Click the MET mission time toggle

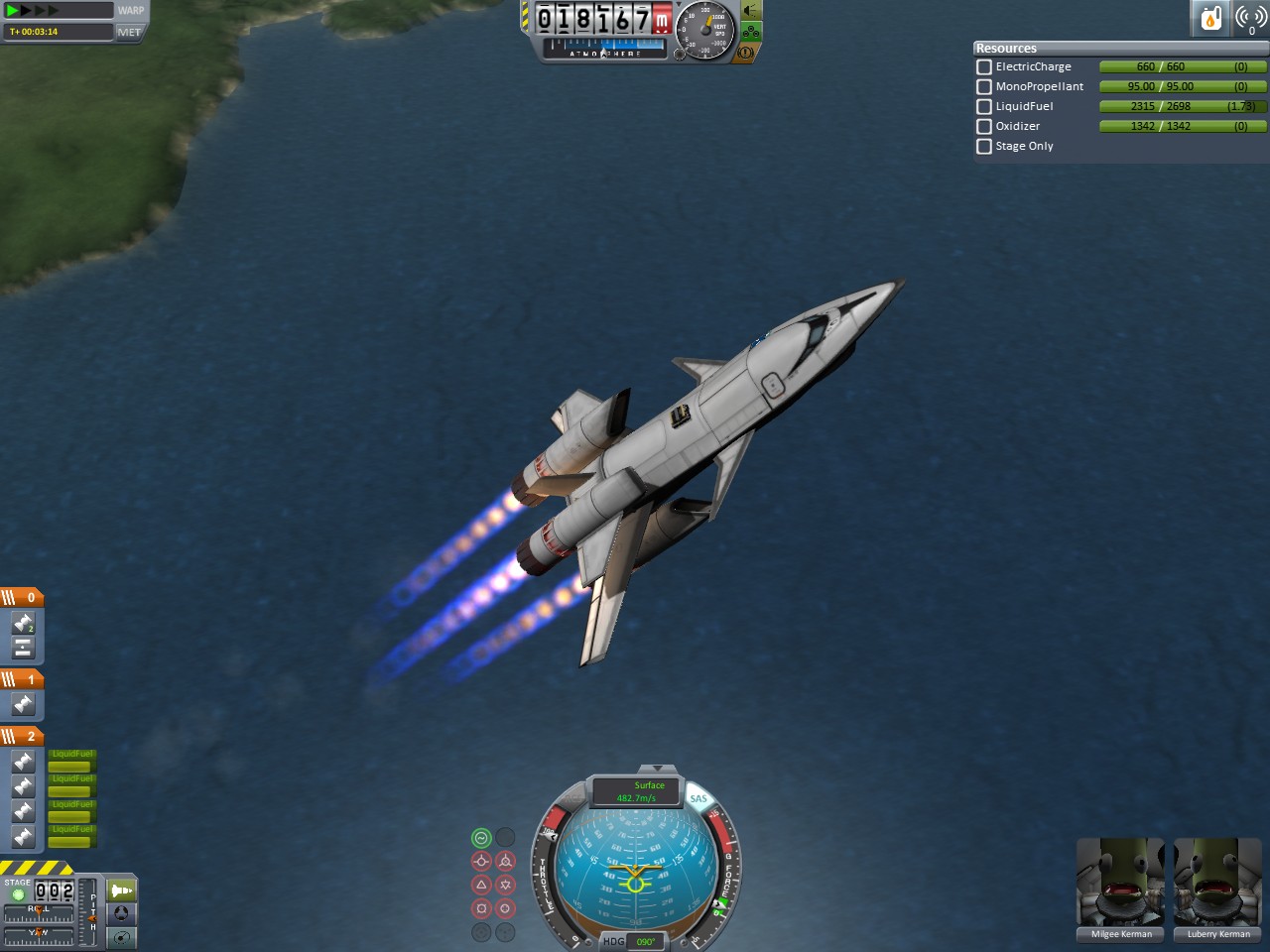[129, 32]
